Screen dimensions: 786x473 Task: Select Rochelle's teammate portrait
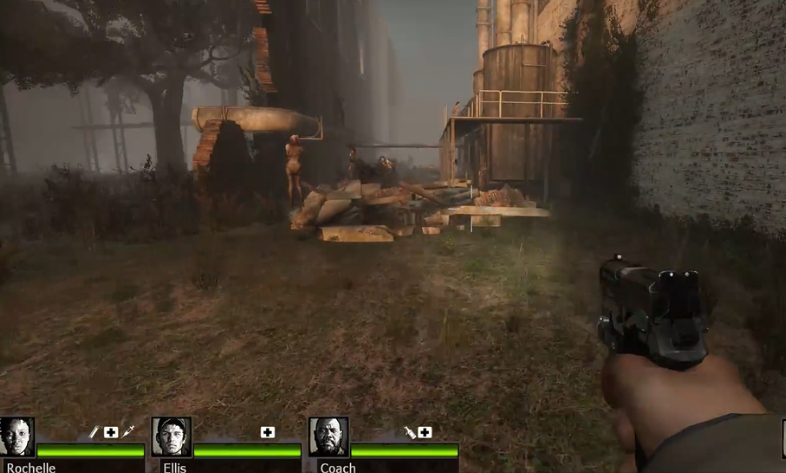[17, 438]
